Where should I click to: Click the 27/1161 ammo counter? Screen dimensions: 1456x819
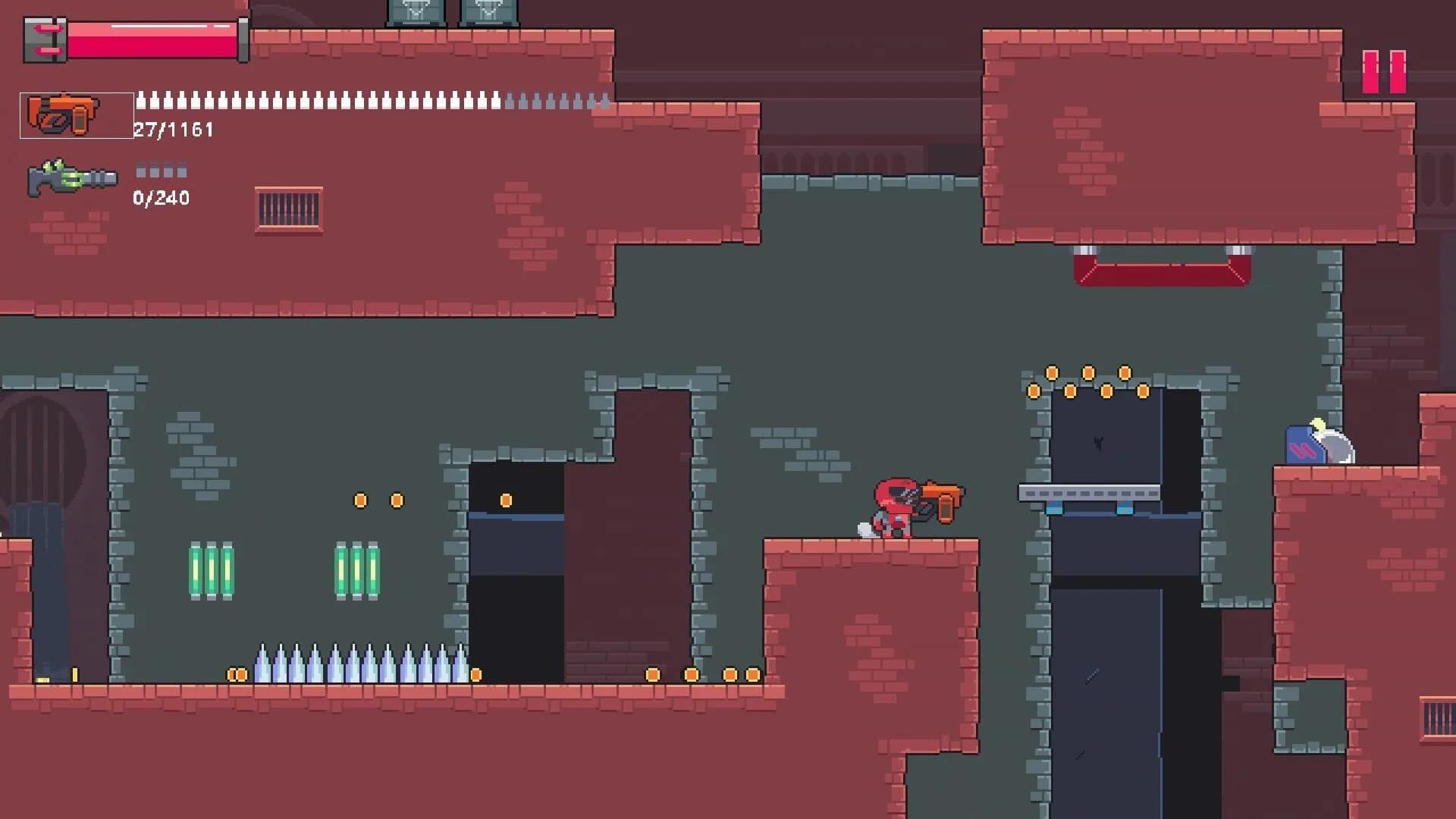coord(173,129)
